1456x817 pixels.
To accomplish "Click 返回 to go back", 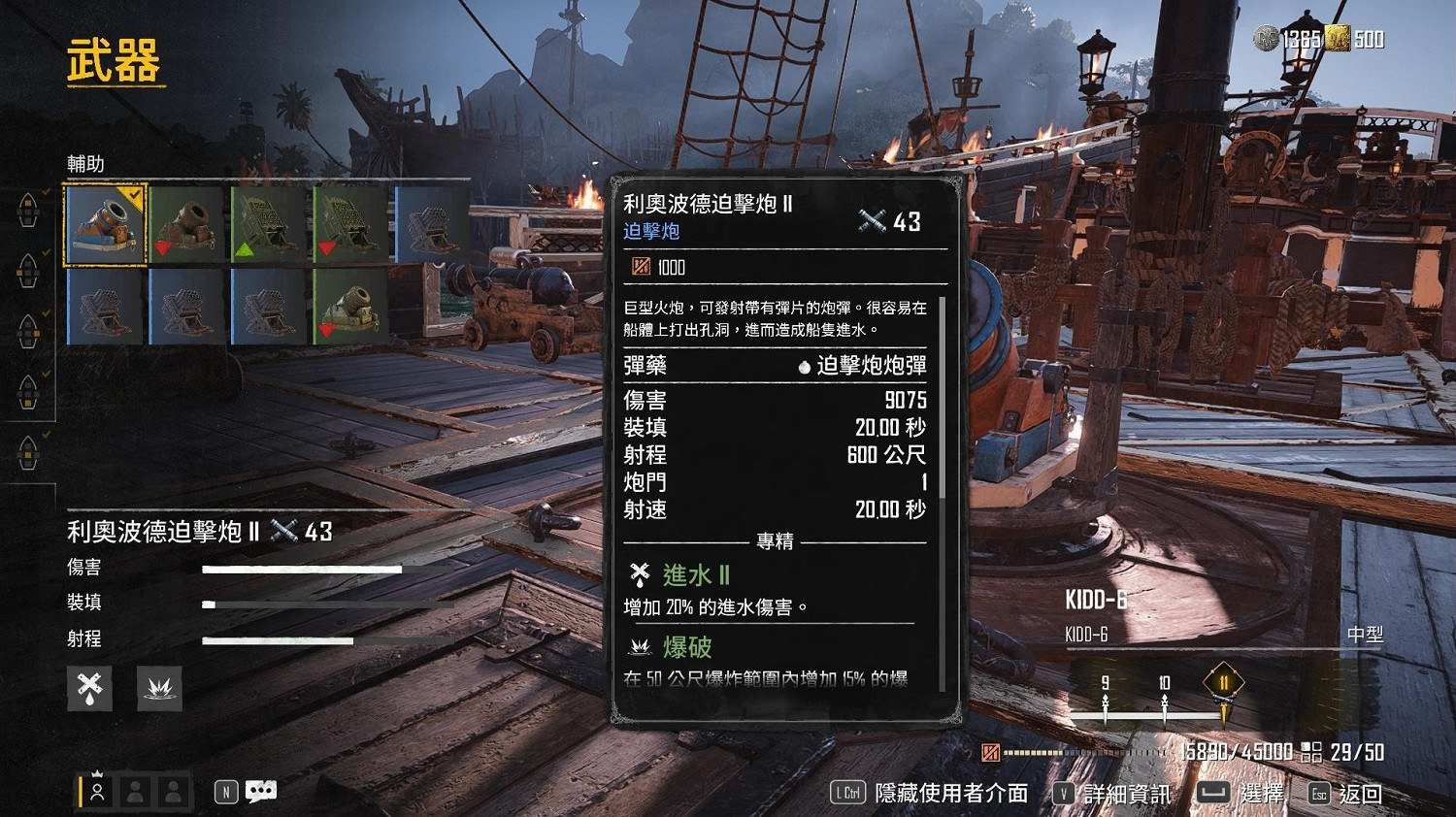I will point(1363,793).
